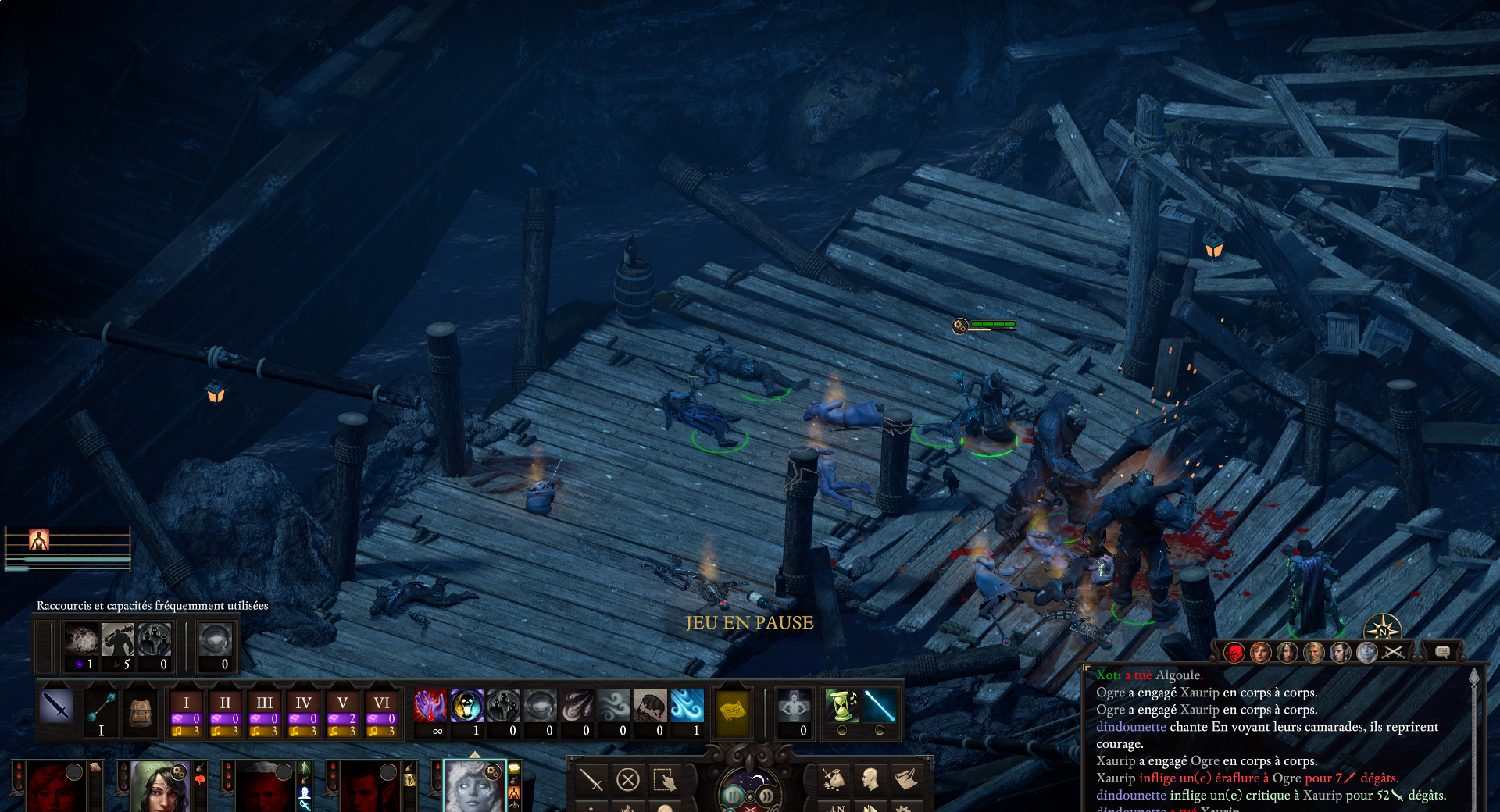Screen dimensions: 1500x812
Task: Click the yellow banner chant icon
Action: [x=732, y=710]
